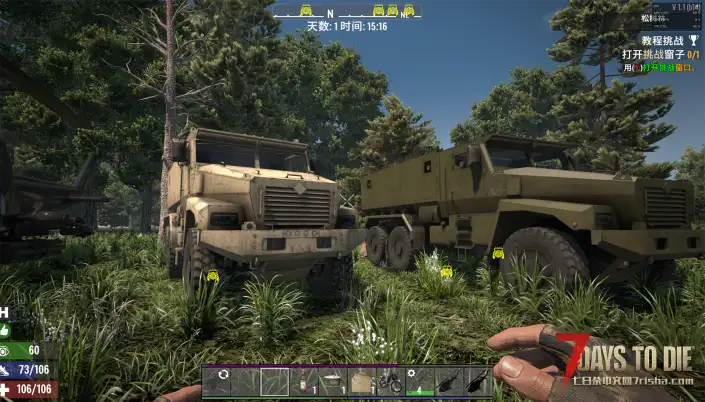The image size is (705, 402).
Task: Select the bicycle hotbar slot
Action: (390, 381)
